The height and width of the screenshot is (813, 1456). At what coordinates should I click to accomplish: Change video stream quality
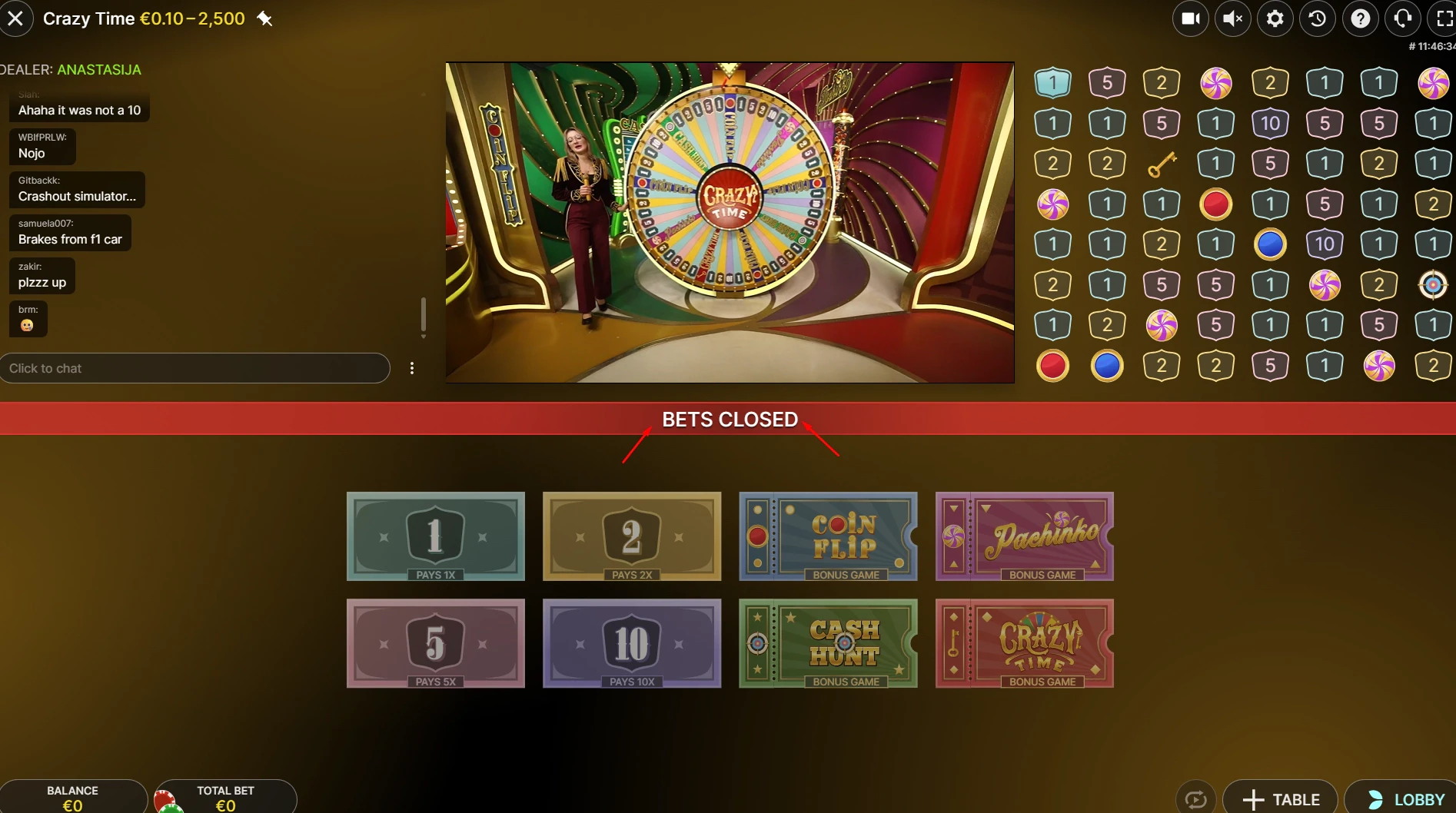point(1191,18)
